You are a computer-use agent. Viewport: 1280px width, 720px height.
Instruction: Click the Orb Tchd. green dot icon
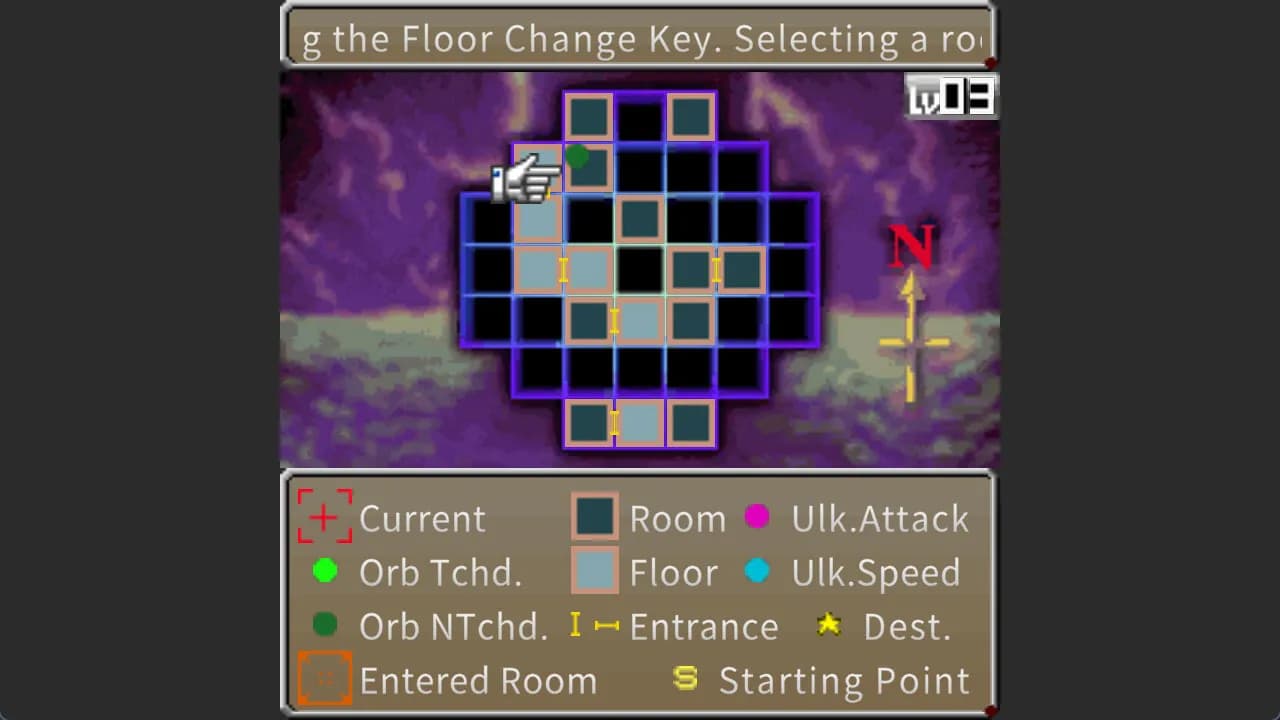[324, 572]
